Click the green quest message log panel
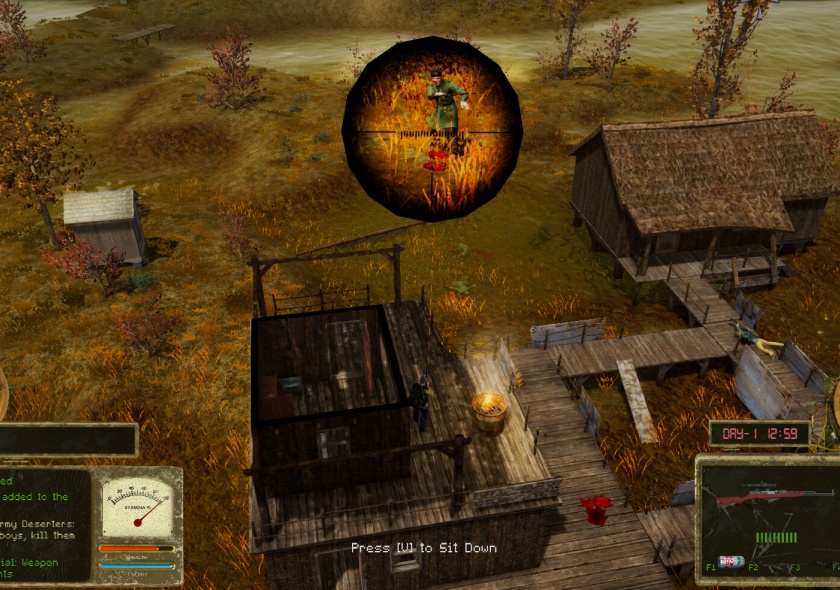Screen dimensions: 840x590 [44, 525]
